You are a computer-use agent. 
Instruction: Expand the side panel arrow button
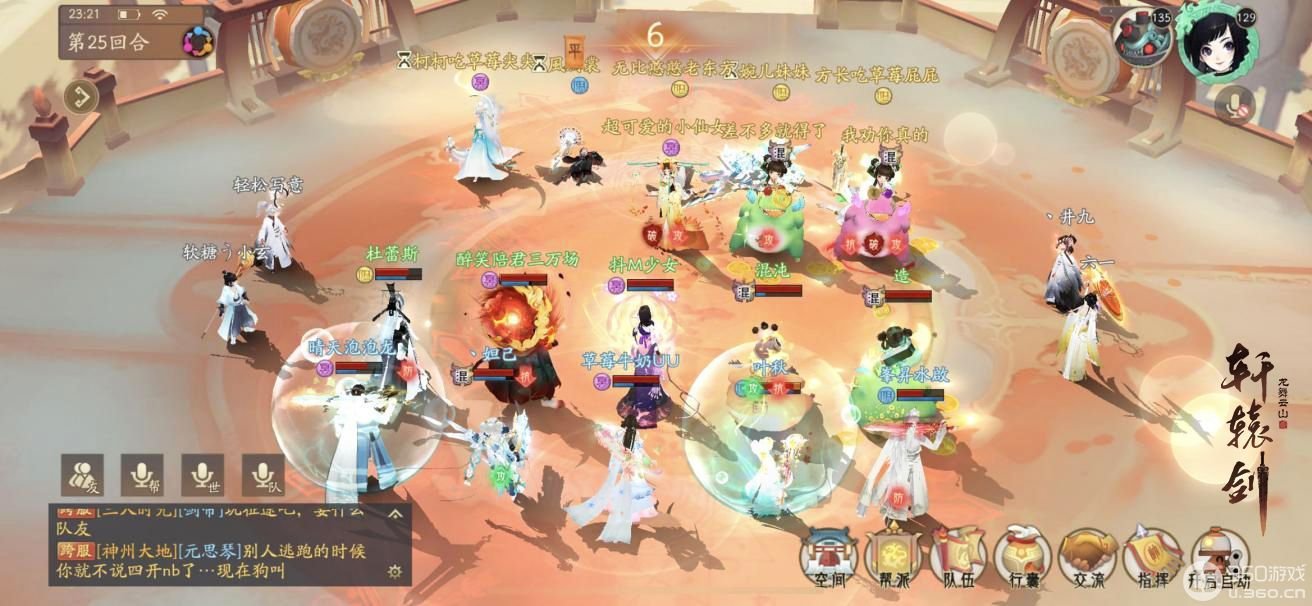pyautogui.click(x=82, y=97)
